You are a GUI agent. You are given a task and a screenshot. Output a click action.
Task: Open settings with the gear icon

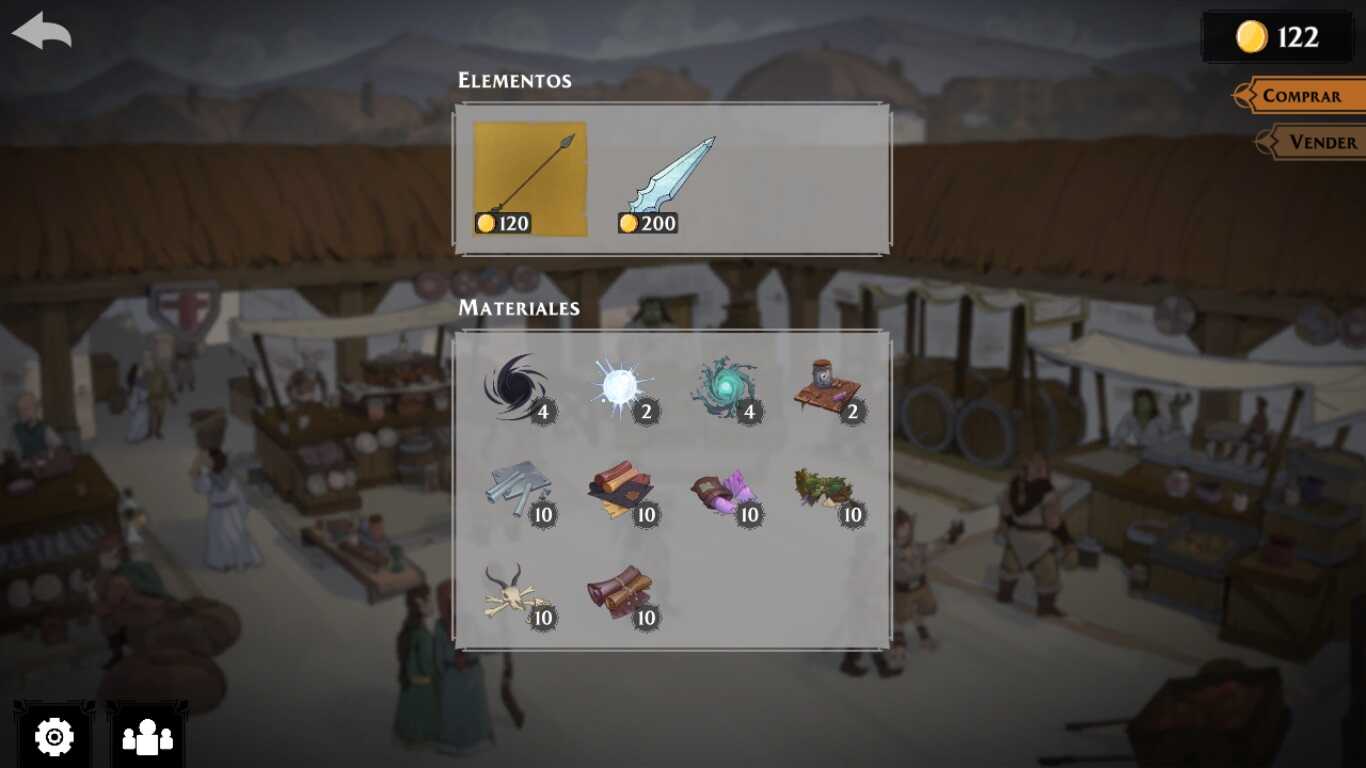tap(54, 737)
